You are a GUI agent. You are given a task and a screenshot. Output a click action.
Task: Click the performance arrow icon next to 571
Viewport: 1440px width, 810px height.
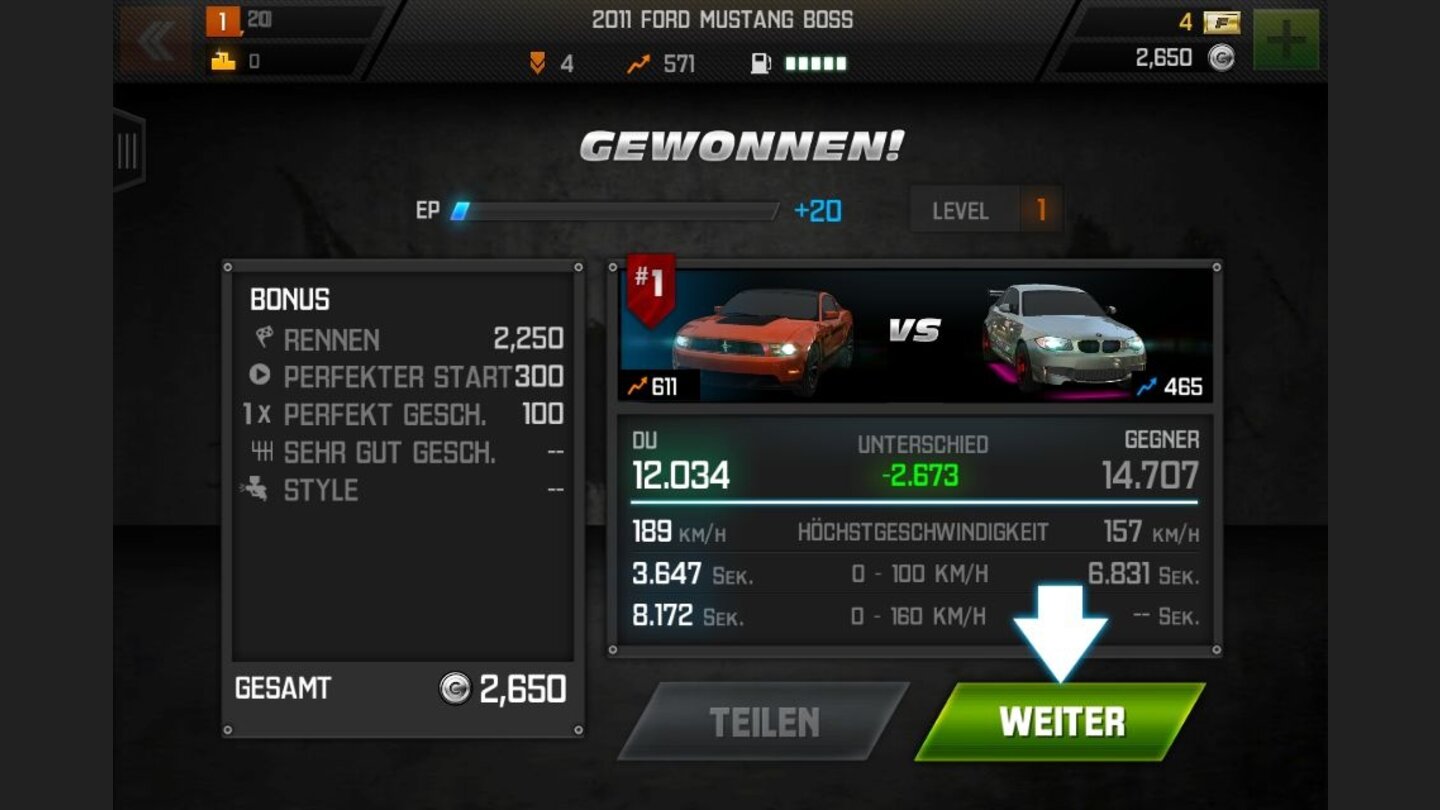(636, 62)
